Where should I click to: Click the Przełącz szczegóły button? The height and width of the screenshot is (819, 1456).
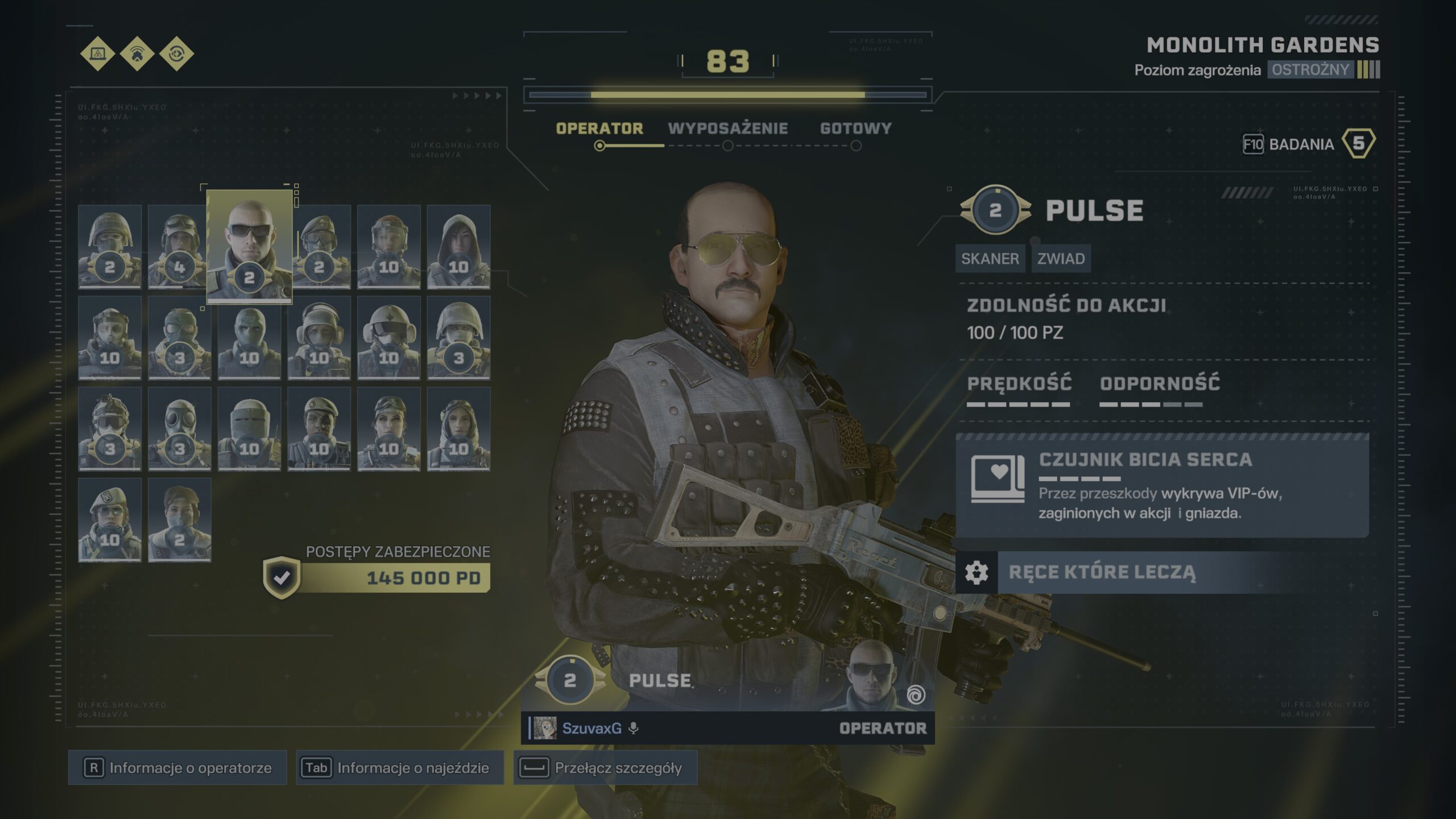[605, 768]
